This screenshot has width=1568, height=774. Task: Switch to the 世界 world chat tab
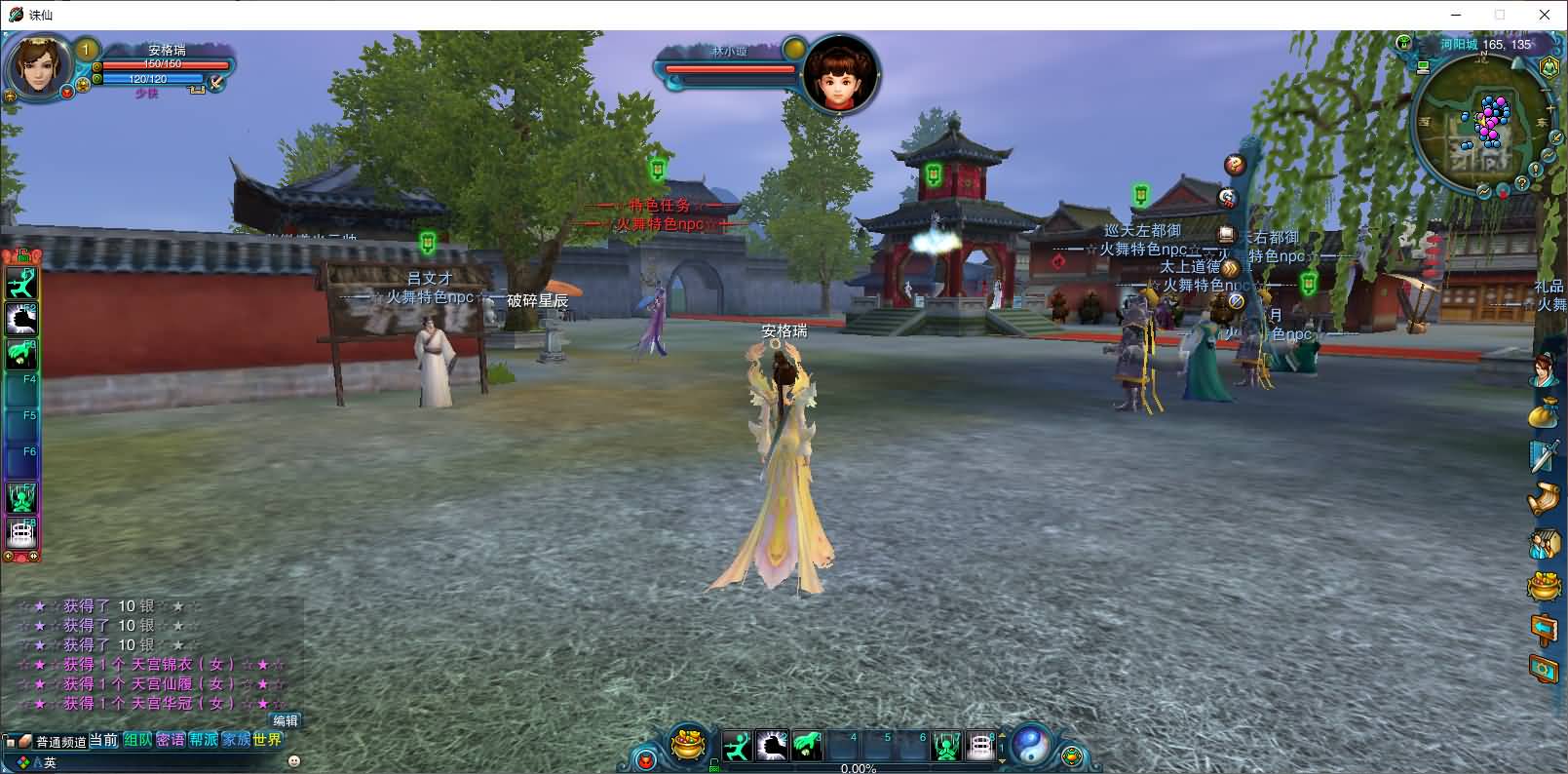tap(267, 740)
